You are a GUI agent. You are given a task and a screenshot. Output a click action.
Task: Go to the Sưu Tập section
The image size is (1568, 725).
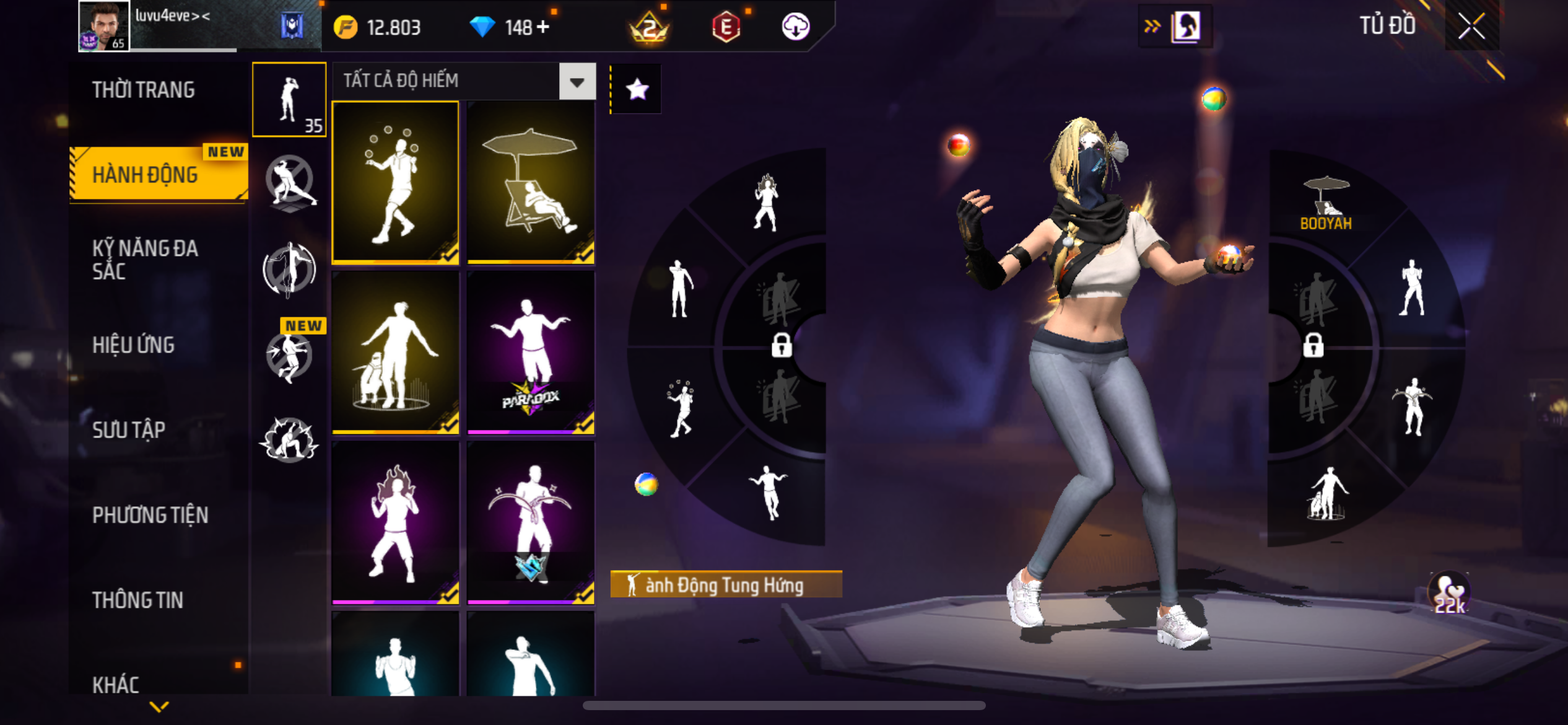[129, 430]
